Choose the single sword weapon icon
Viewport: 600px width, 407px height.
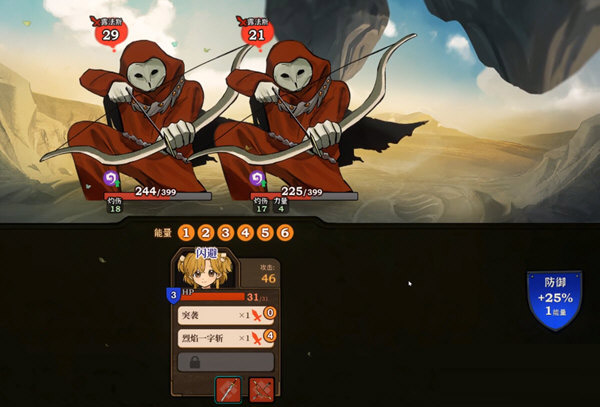[x=229, y=389]
